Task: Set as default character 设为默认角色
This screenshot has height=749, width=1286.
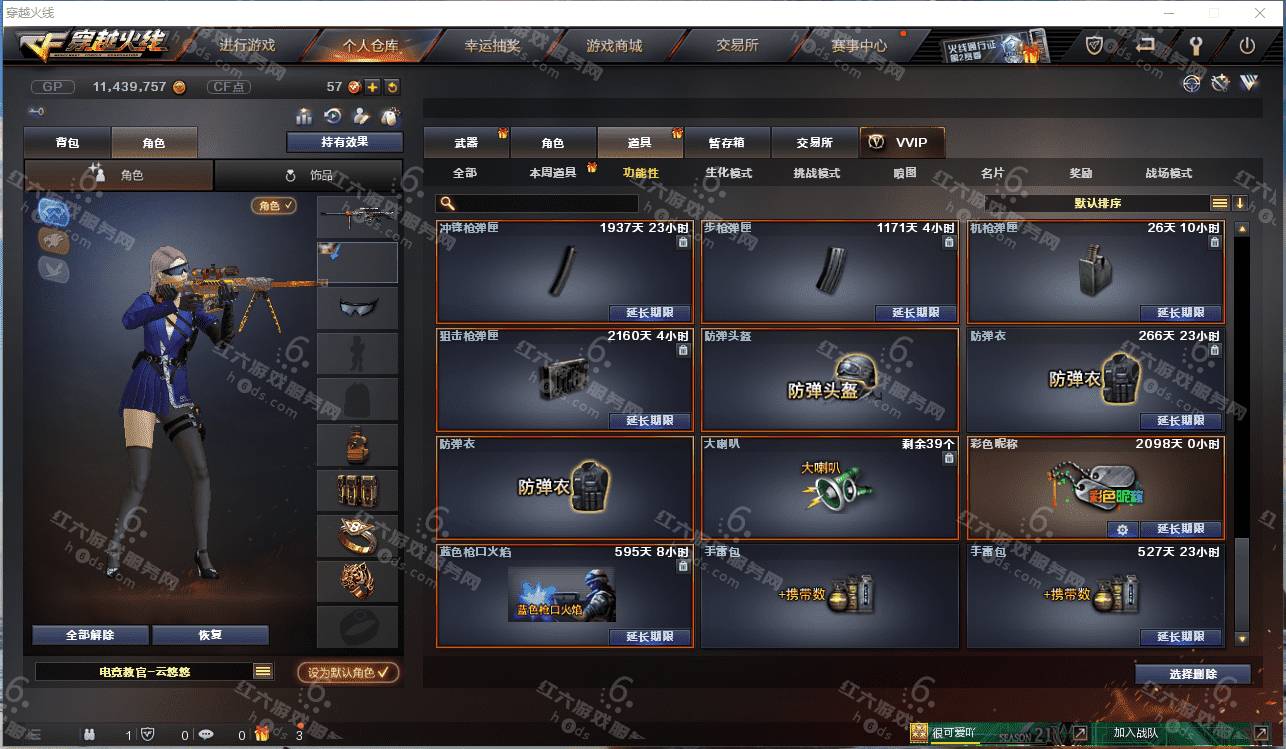Action: coord(348,673)
